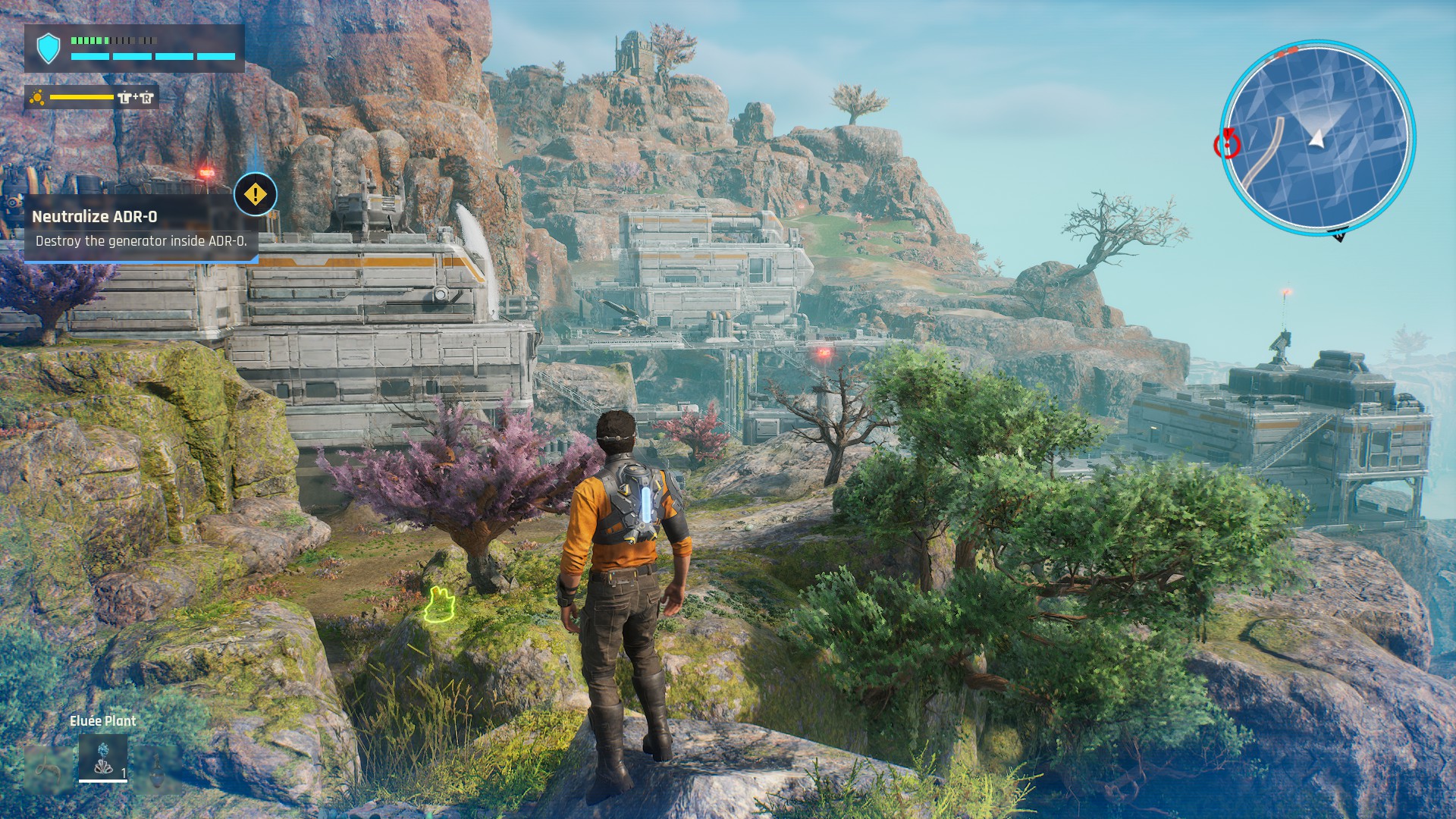1456x819 pixels.
Task: Open the Neutralize ADR-0 objective tracker
Action: pos(140,228)
